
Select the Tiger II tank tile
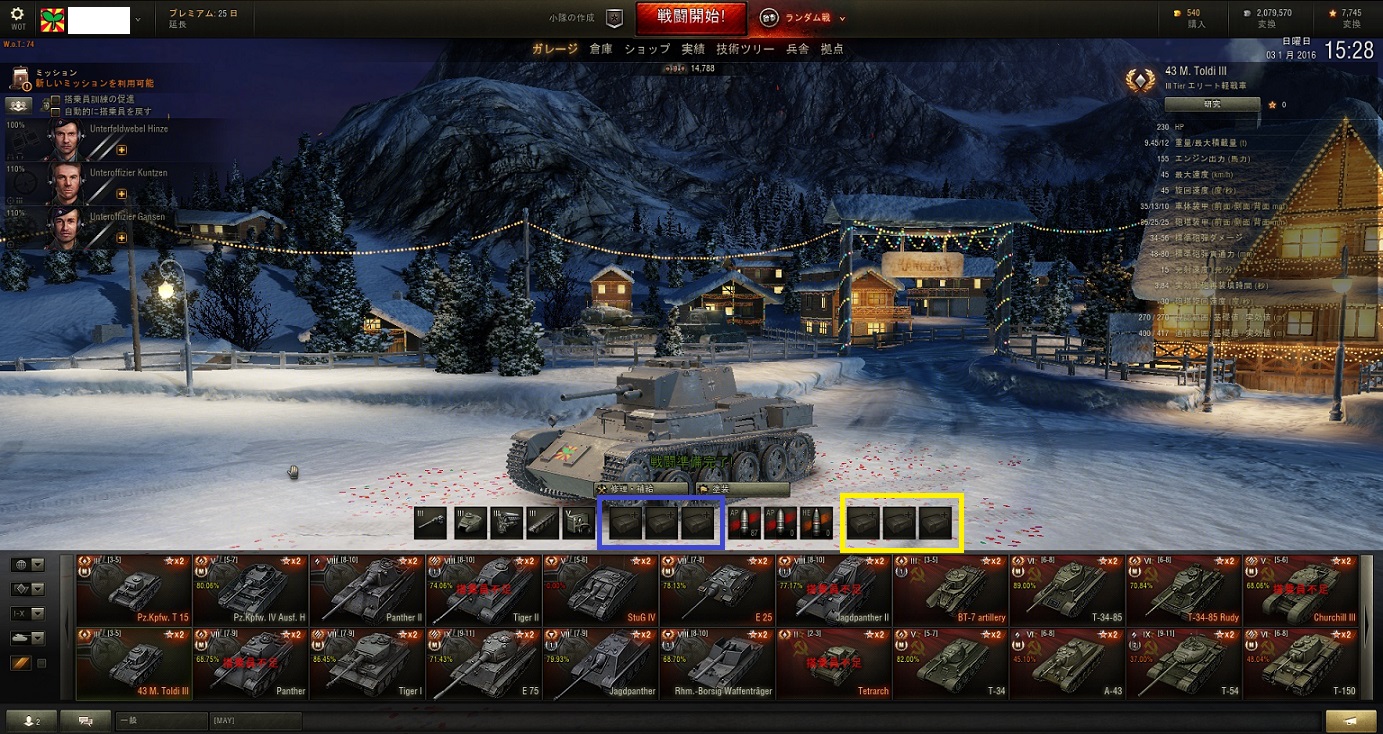pos(484,590)
